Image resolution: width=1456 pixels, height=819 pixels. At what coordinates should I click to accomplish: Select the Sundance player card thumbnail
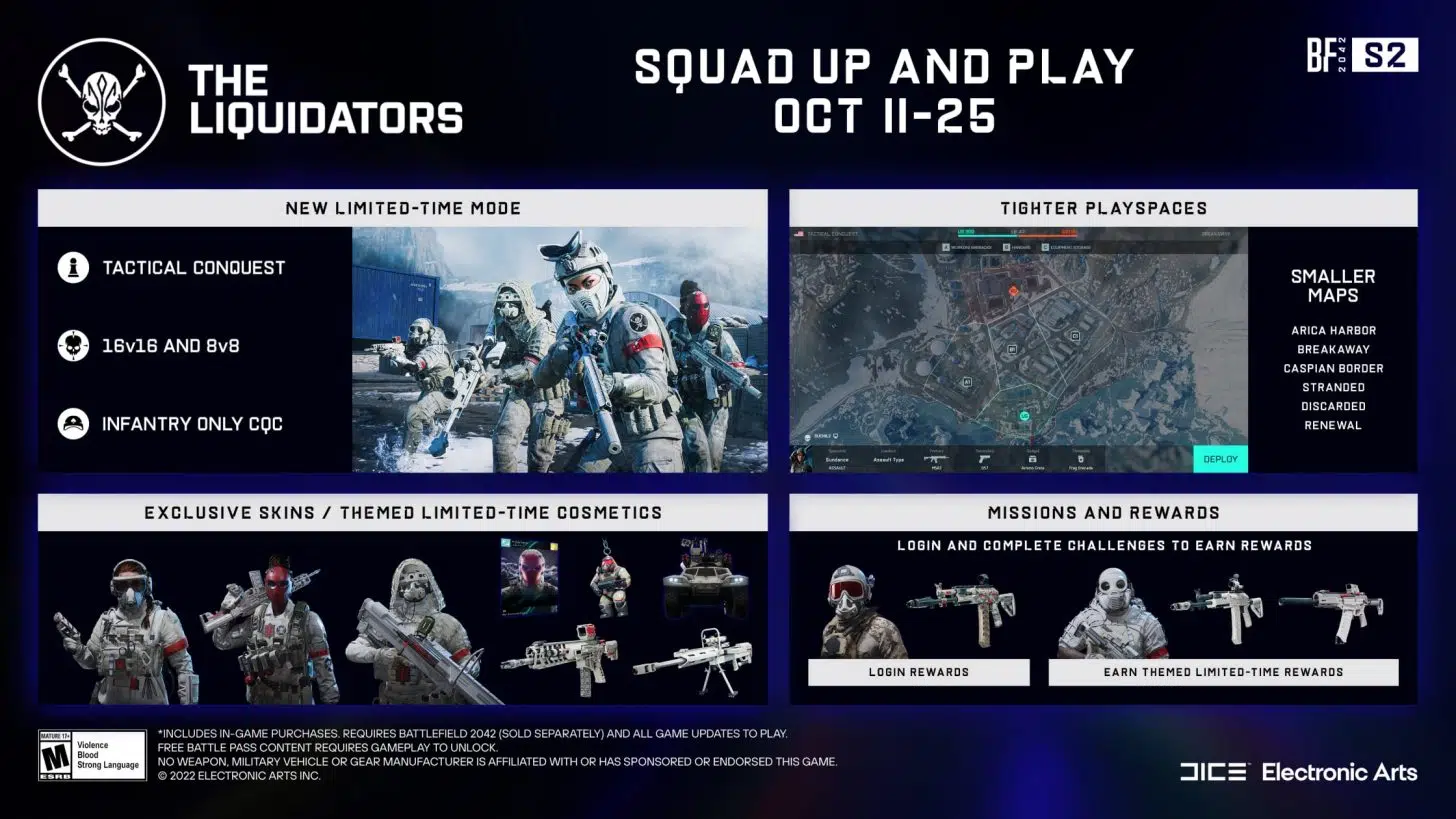[800, 459]
